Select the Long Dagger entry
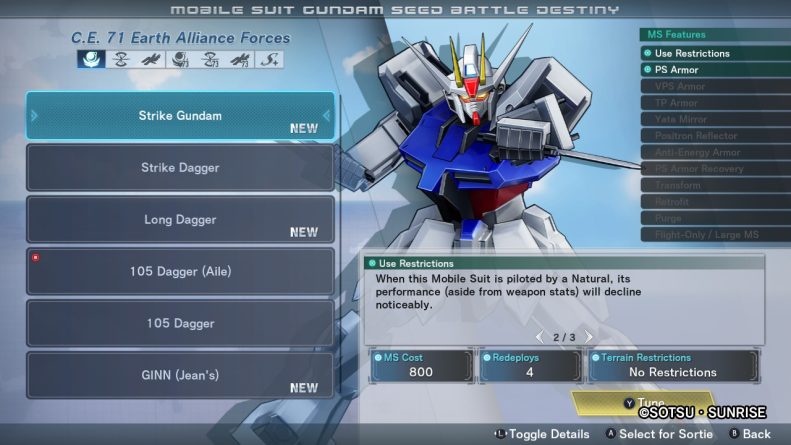This screenshot has width=791, height=445. (x=180, y=220)
